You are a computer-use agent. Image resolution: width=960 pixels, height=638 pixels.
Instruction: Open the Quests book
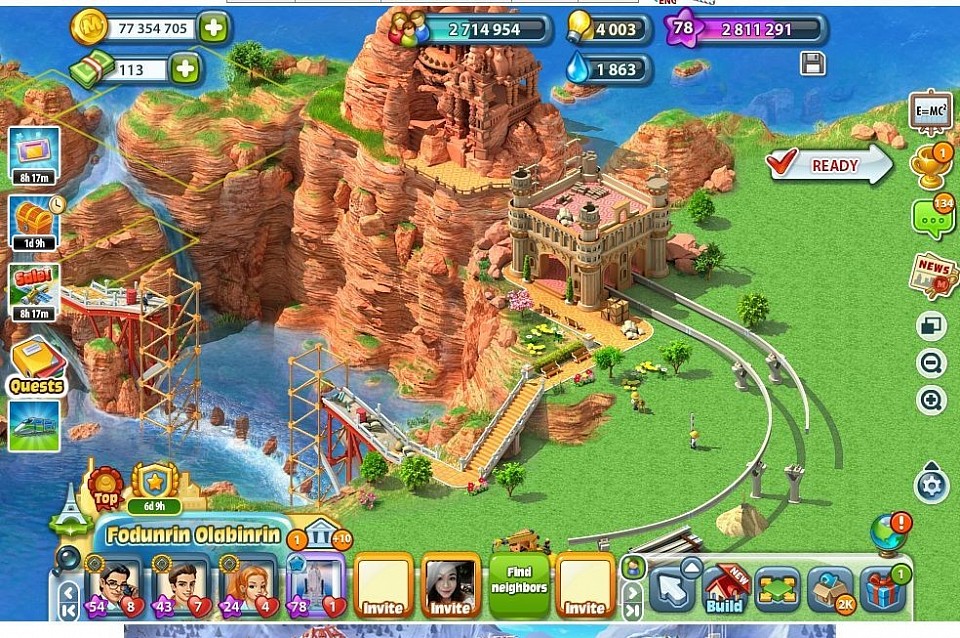pyautogui.click(x=37, y=365)
